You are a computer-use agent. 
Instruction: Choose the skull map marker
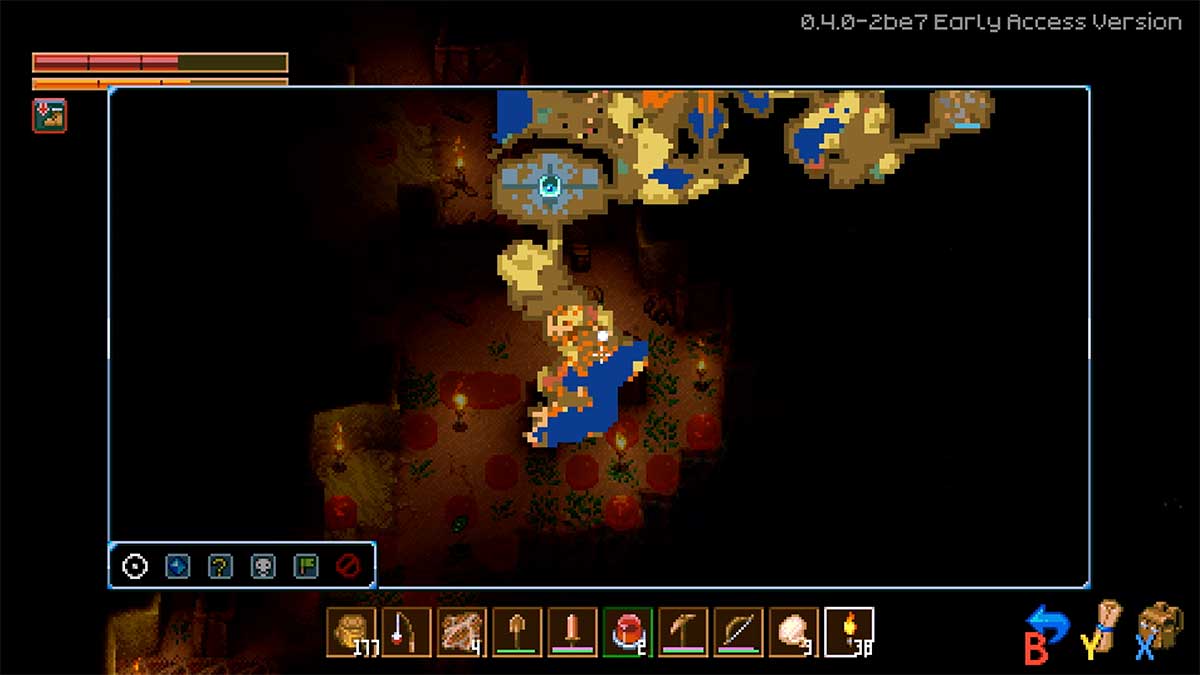[263, 567]
